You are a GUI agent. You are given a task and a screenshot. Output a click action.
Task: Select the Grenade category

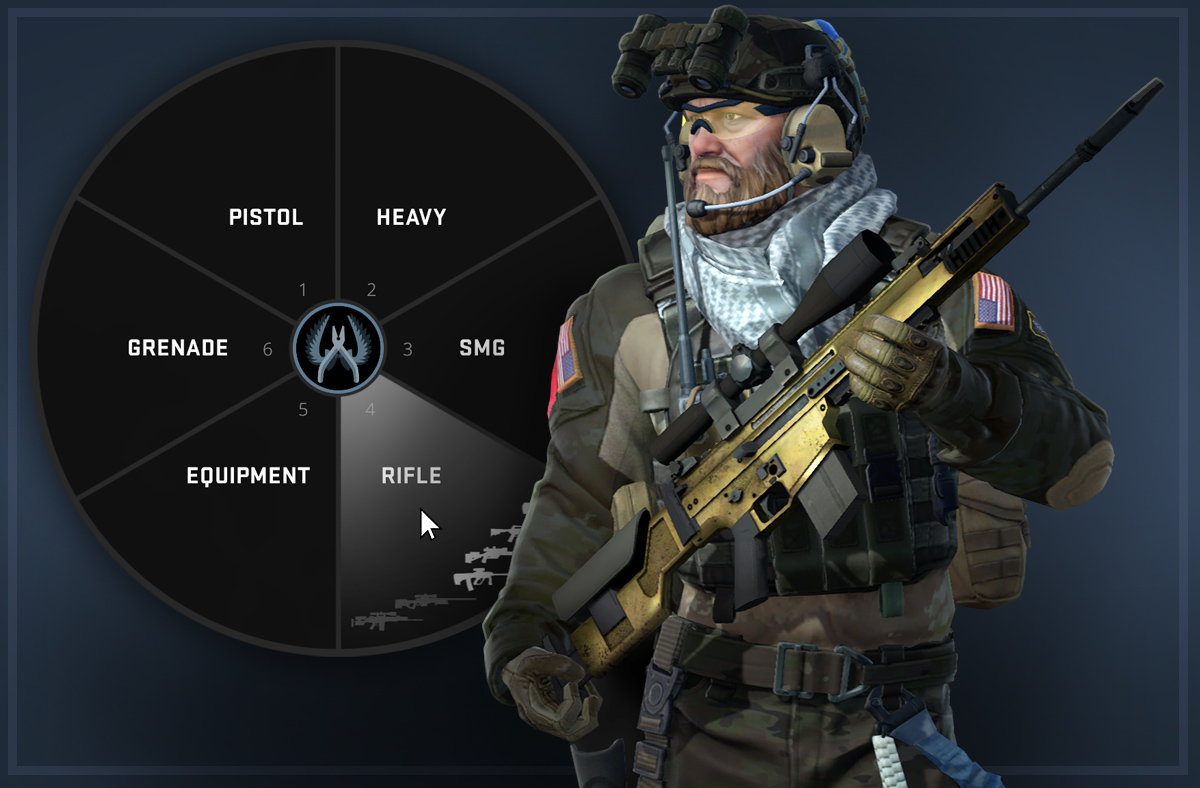178,348
